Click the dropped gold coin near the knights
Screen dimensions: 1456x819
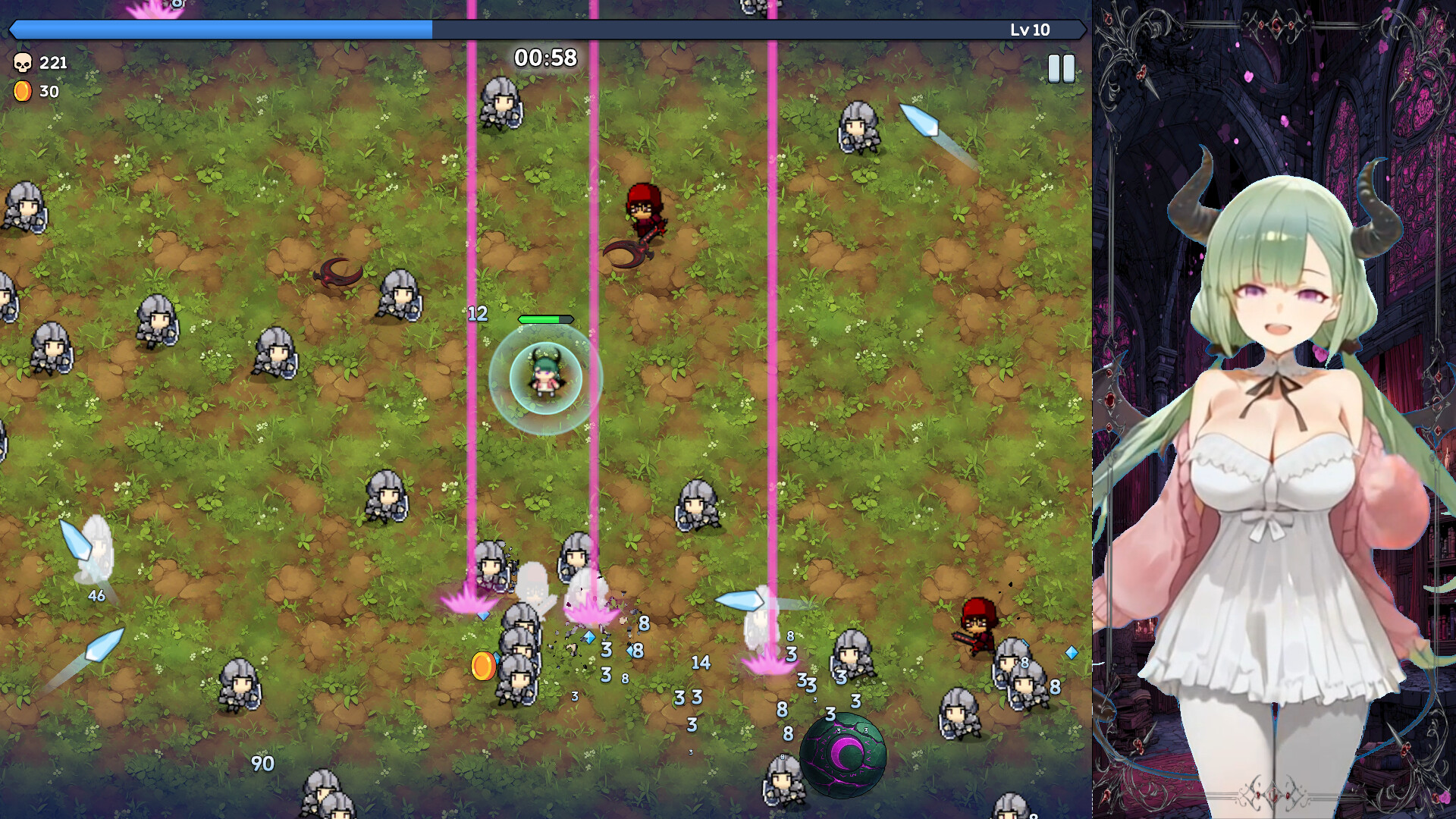tap(482, 666)
